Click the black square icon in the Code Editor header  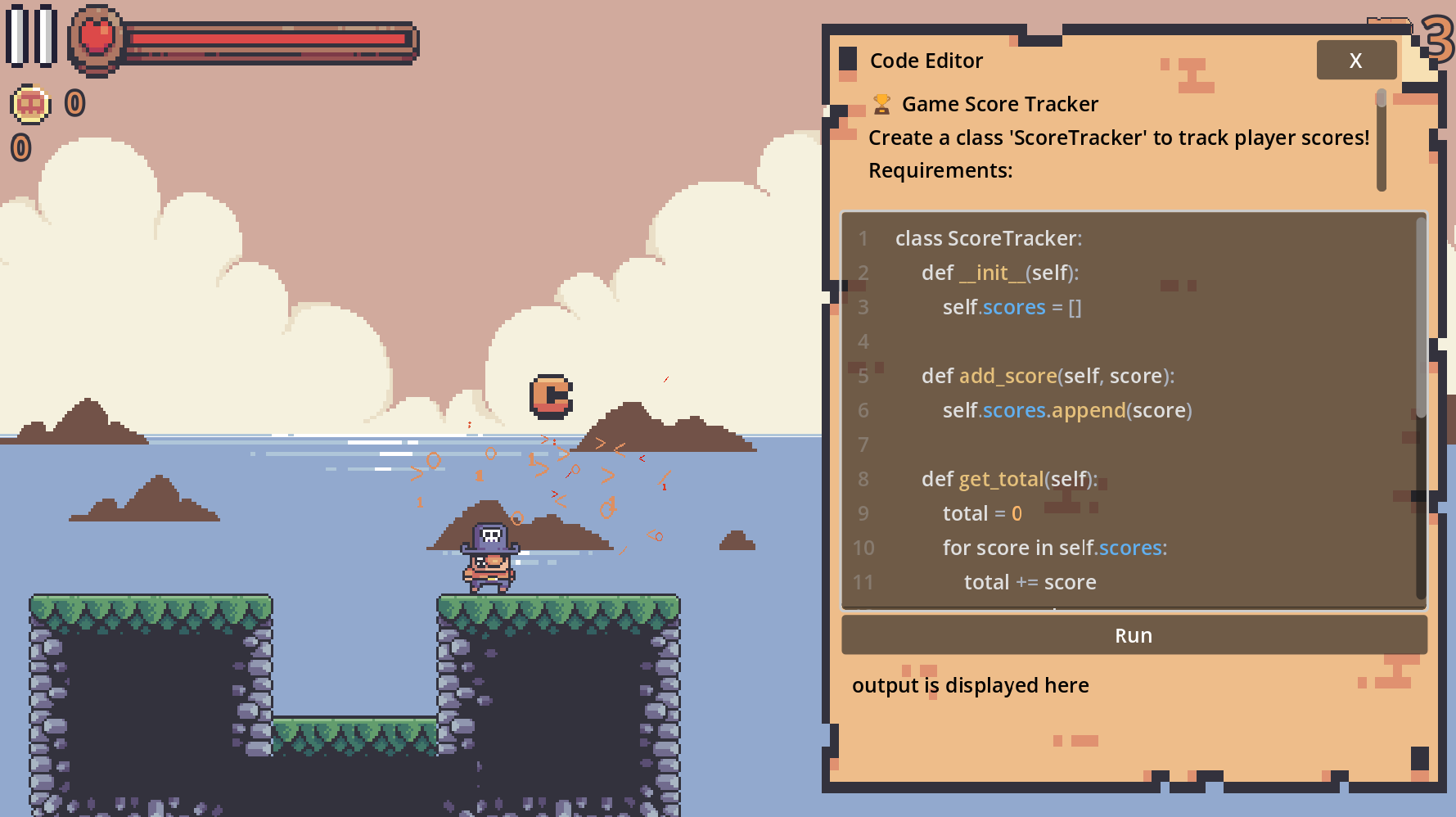point(846,59)
